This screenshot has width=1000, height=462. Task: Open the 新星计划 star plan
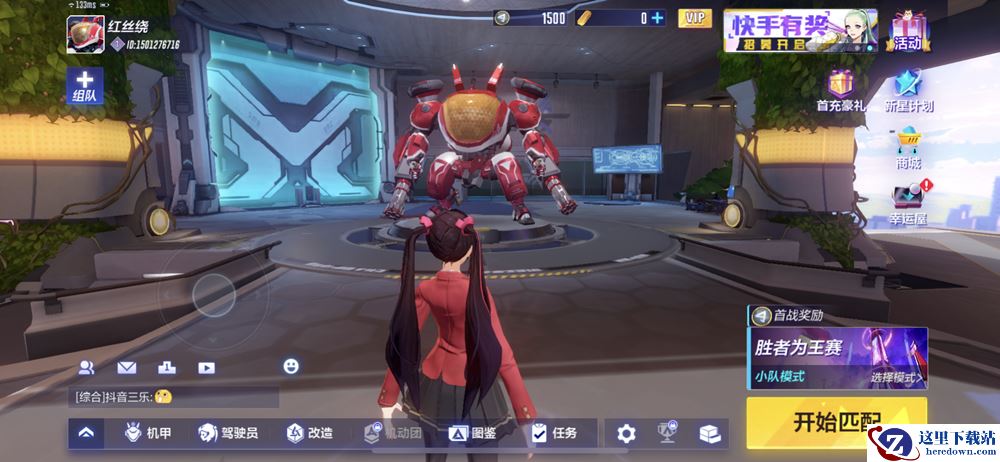pyautogui.click(x=908, y=90)
